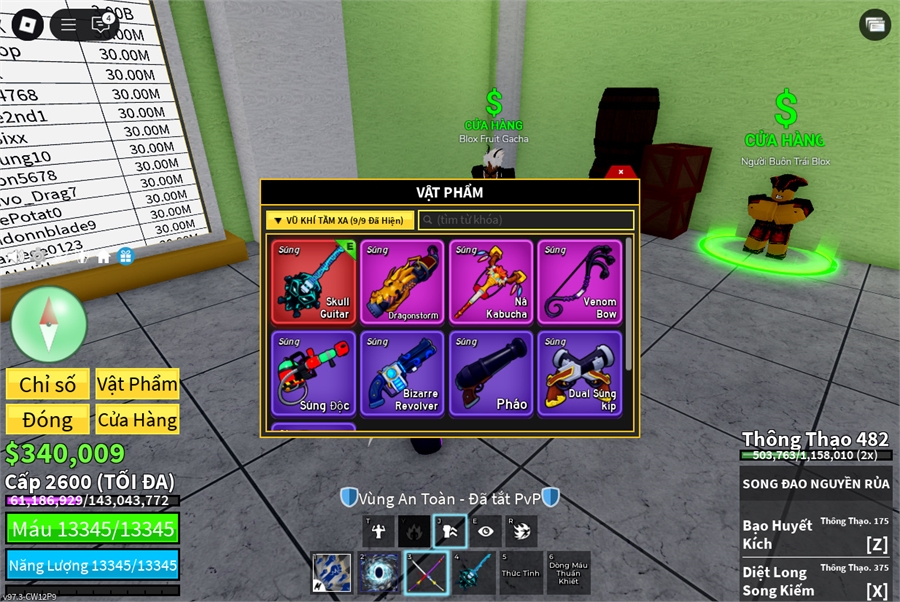Toggle the Vật Phẩm inventory button
The width and height of the screenshot is (900, 602).
[137, 384]
